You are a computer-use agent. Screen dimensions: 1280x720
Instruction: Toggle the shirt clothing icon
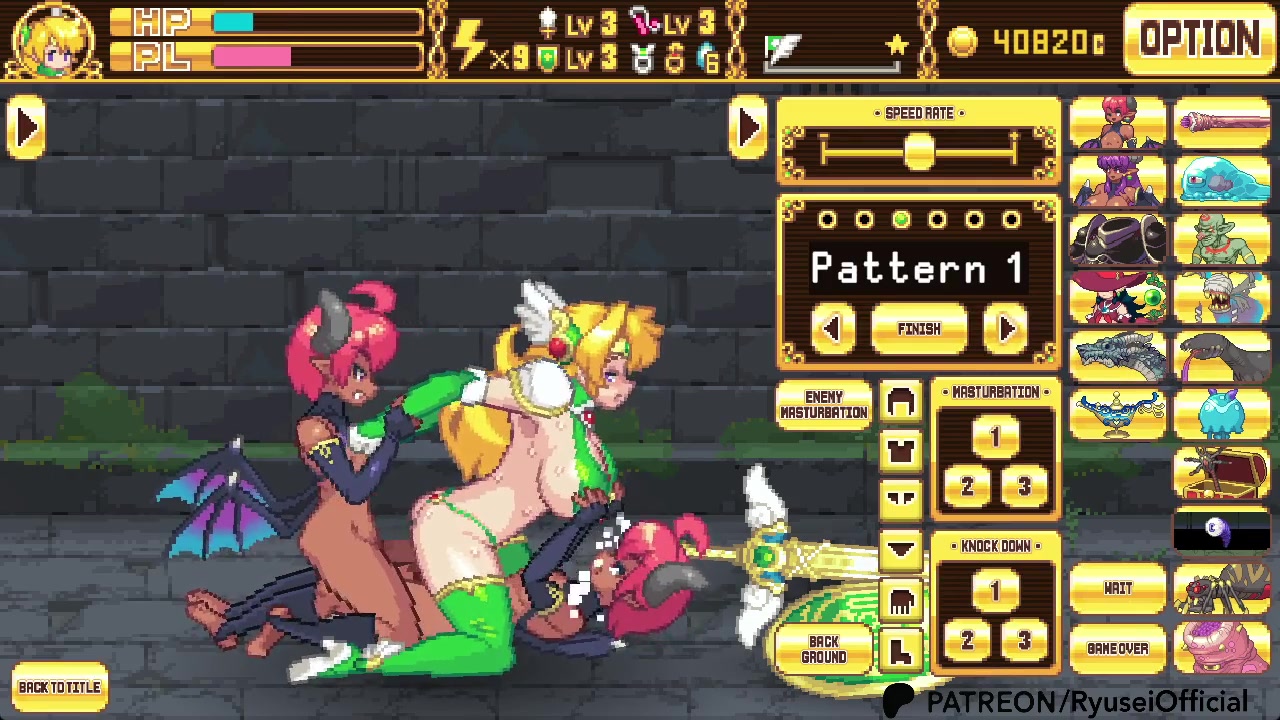900,450
